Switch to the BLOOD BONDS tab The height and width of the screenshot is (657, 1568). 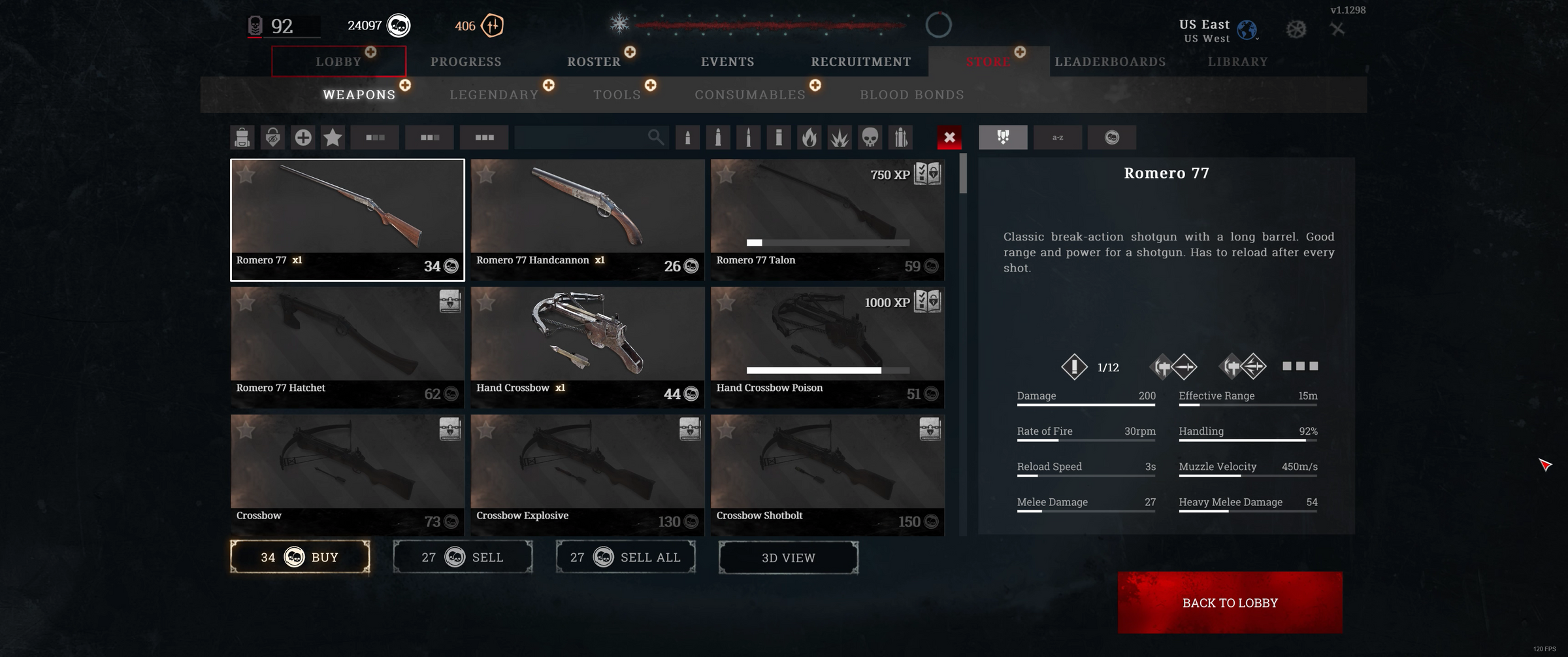(912, 94)
